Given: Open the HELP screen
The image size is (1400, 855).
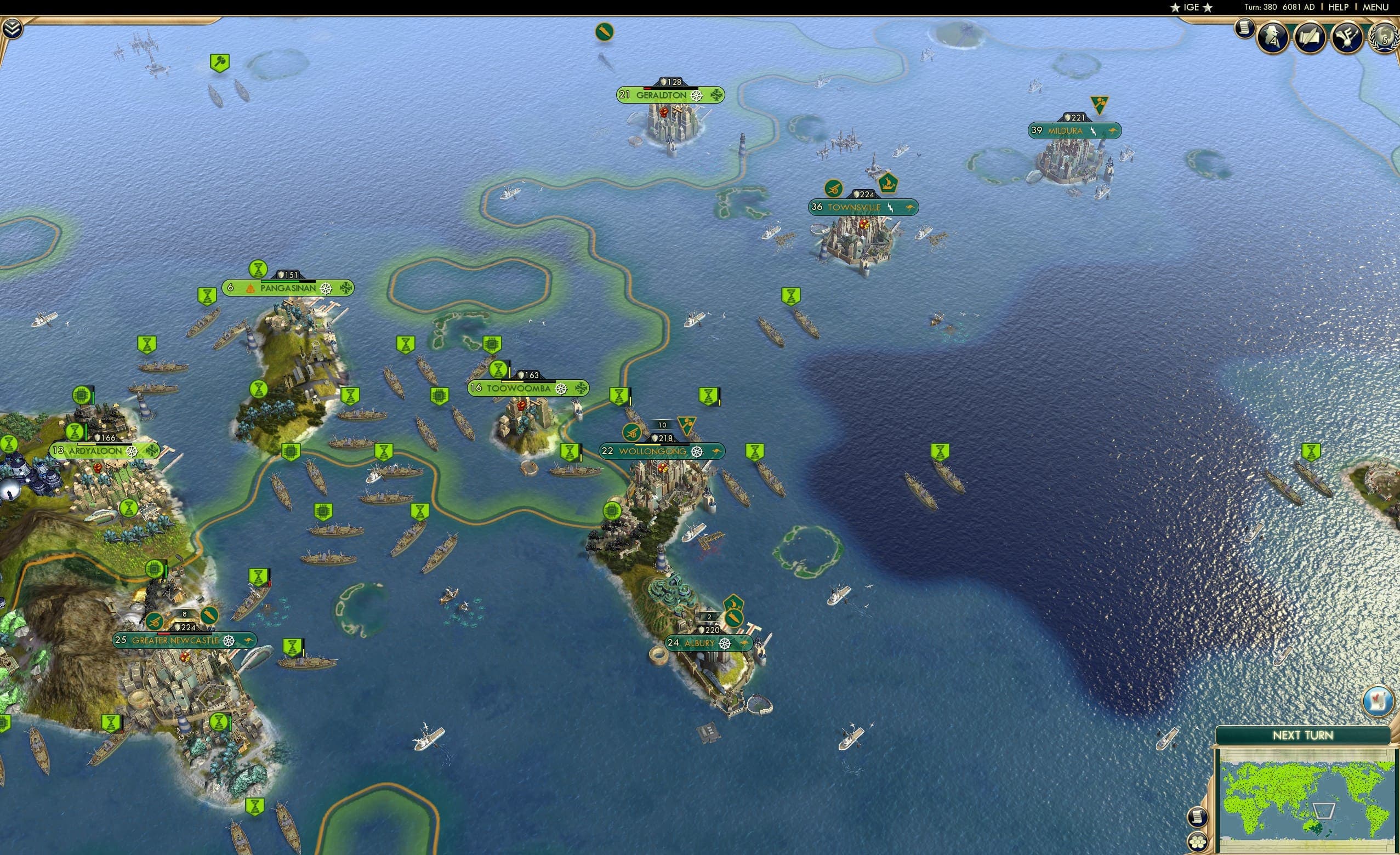Looking at the screenshot, I should click(x=1340, y=7).
